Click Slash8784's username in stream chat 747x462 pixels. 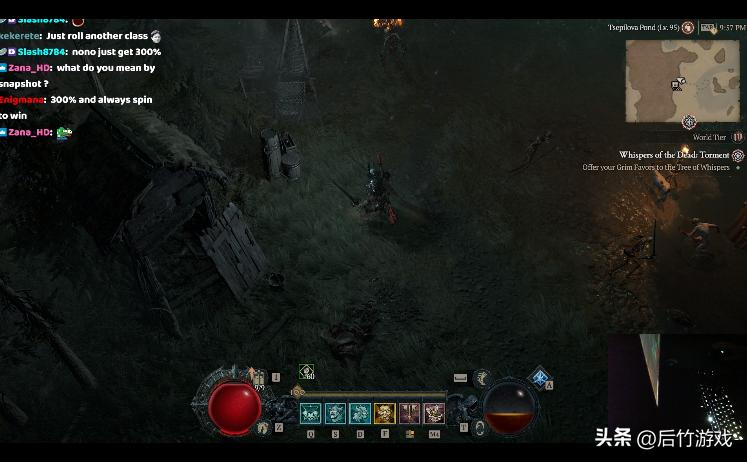click(41, 52)
